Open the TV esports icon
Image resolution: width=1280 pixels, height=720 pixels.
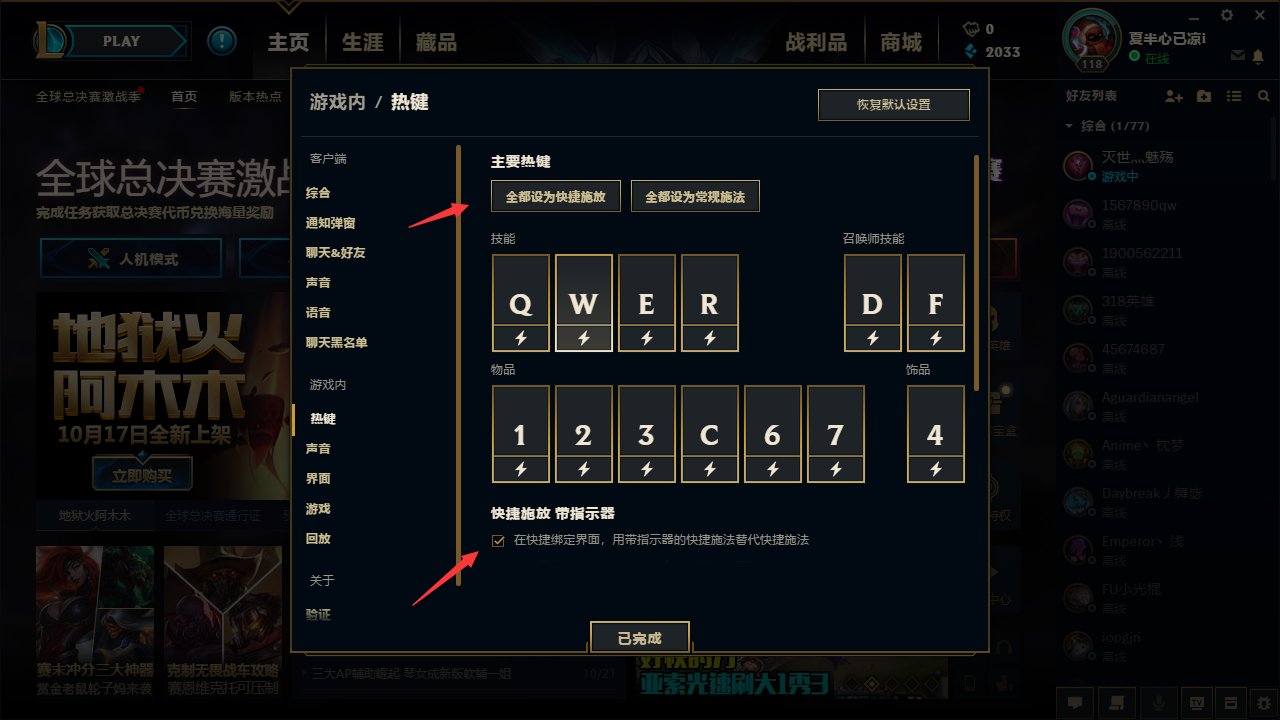coord(1197,703)
